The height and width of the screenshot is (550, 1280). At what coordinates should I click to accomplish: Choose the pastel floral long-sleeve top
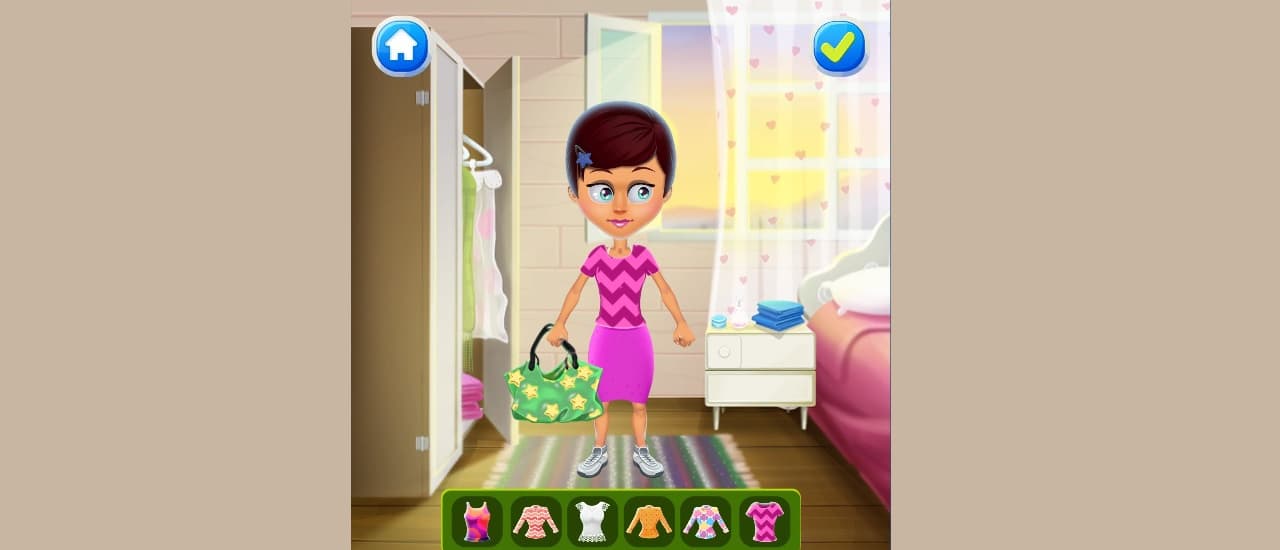(706, 521)
